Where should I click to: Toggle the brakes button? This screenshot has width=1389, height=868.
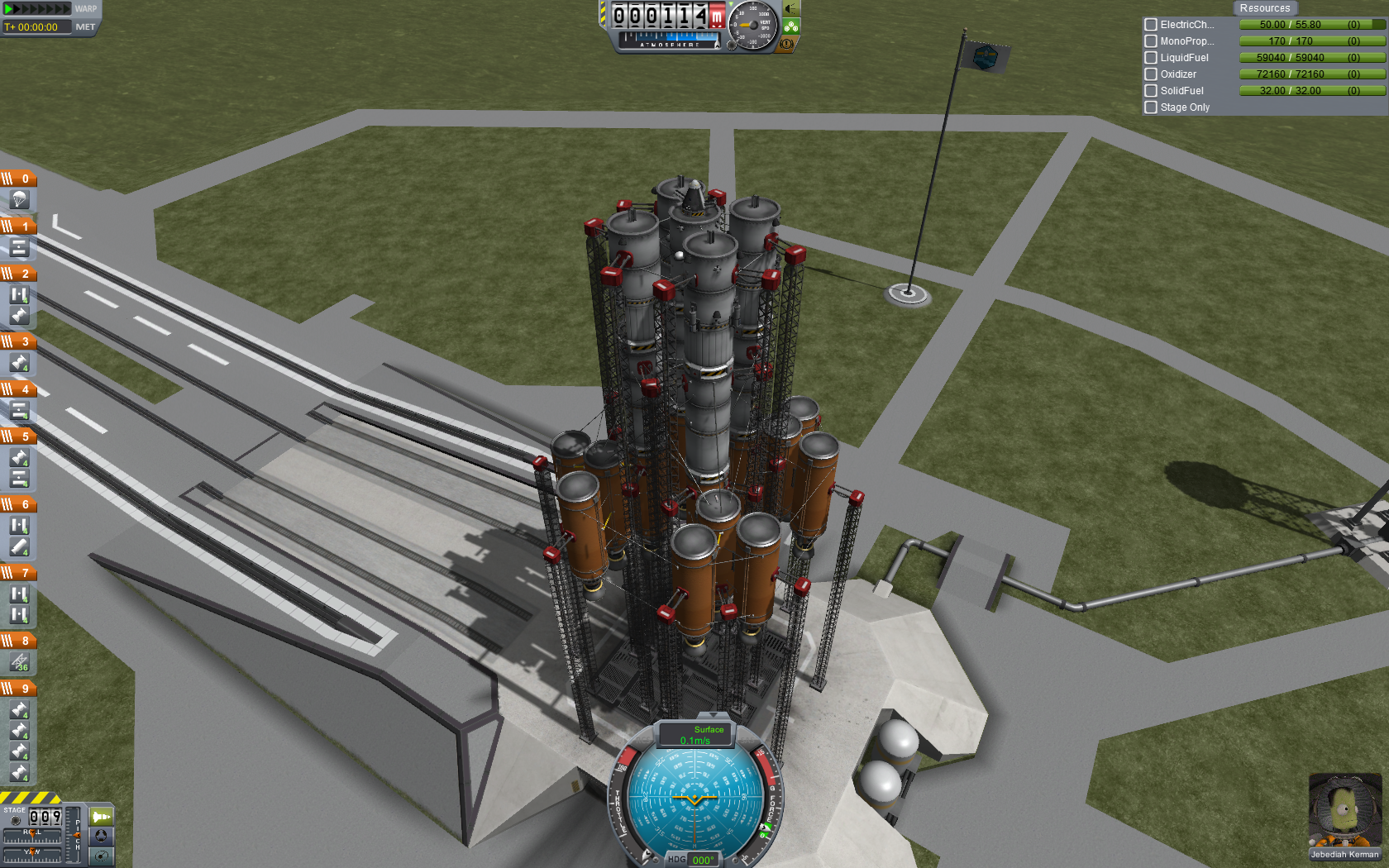[787, 44]
